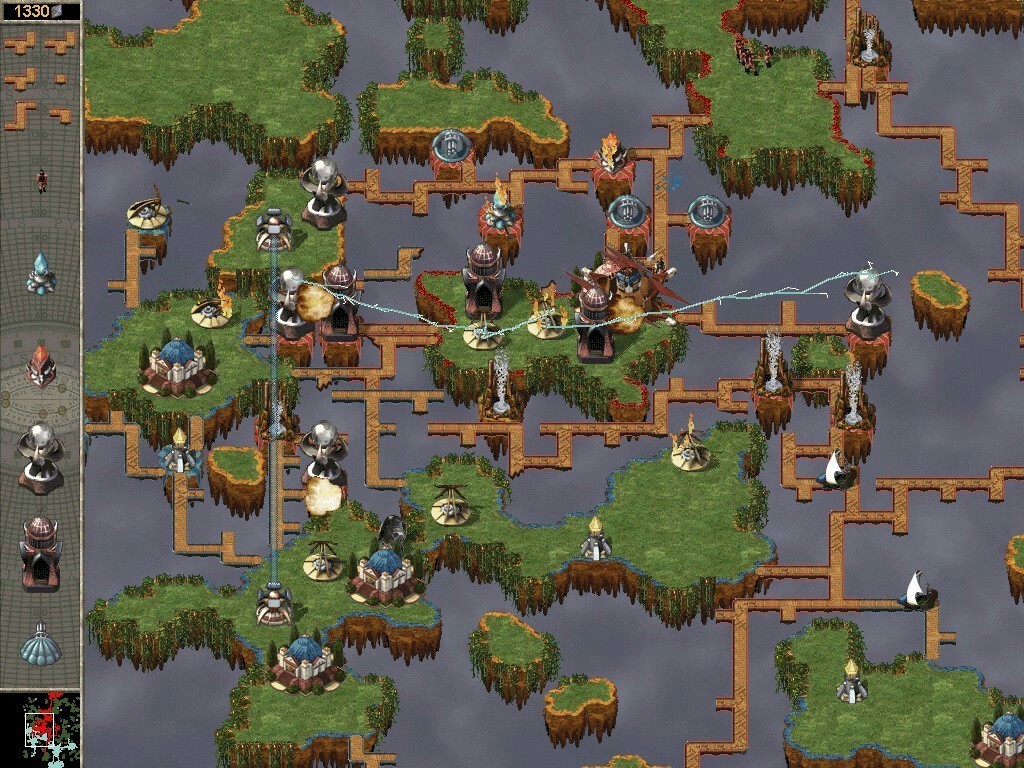1024x768 pixels.
Task: Select the teal shell-shaped building icon
Action: point(41,643)
